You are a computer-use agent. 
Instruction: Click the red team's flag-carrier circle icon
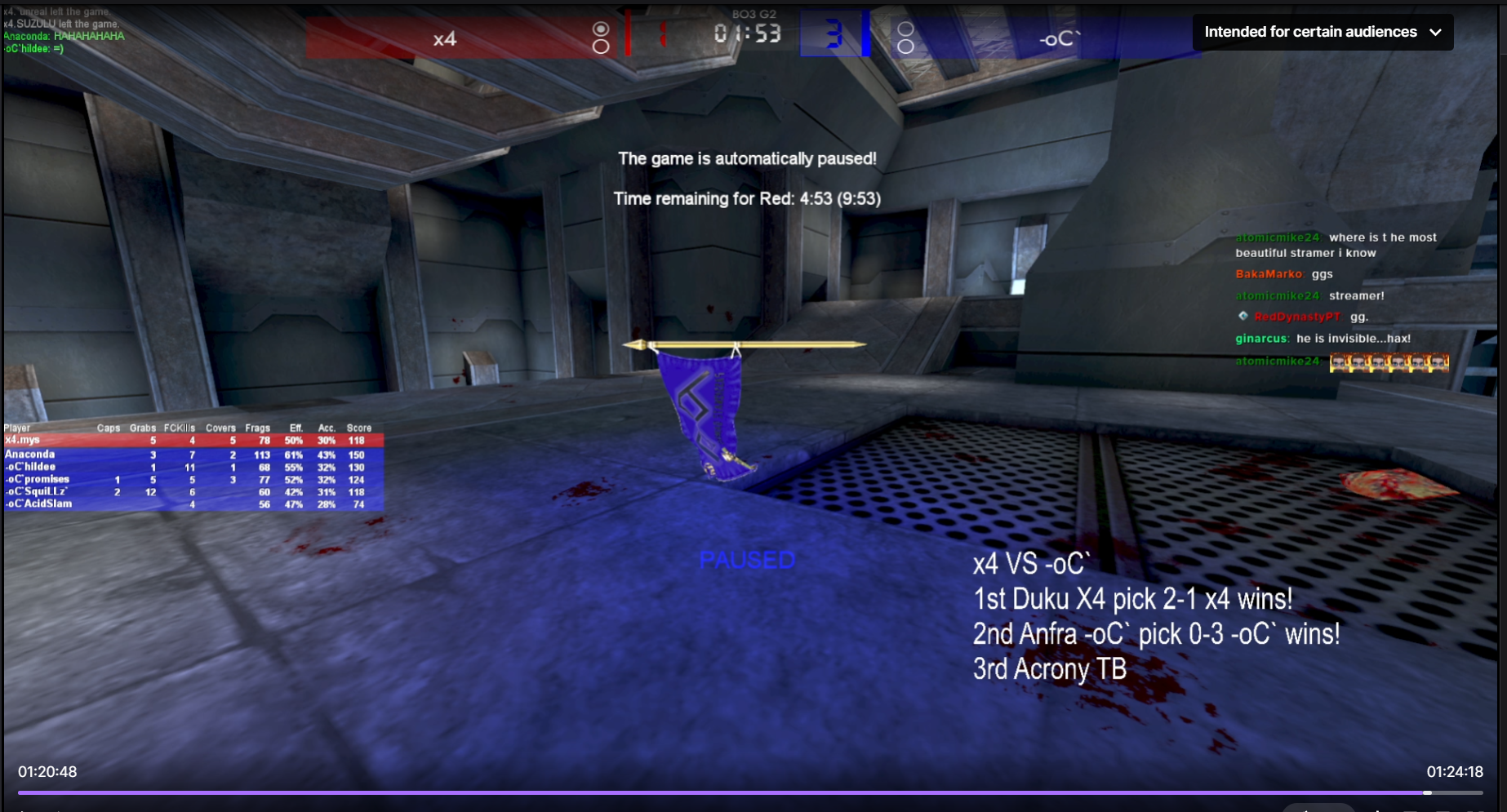602,29
